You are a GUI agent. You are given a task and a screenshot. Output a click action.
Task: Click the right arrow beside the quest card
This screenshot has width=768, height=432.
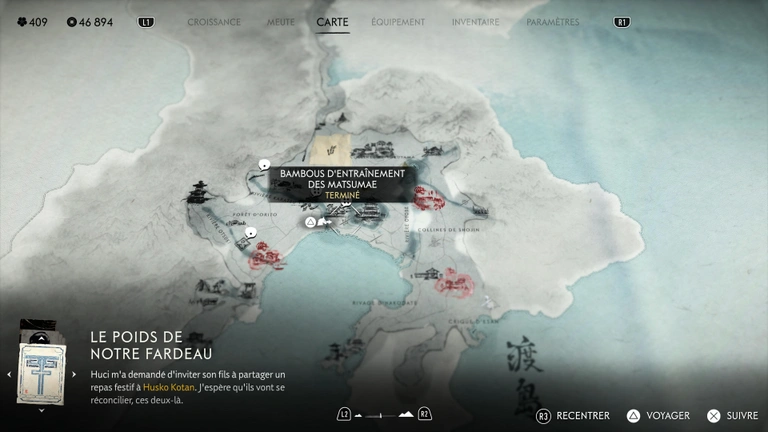tap(74, 374)
